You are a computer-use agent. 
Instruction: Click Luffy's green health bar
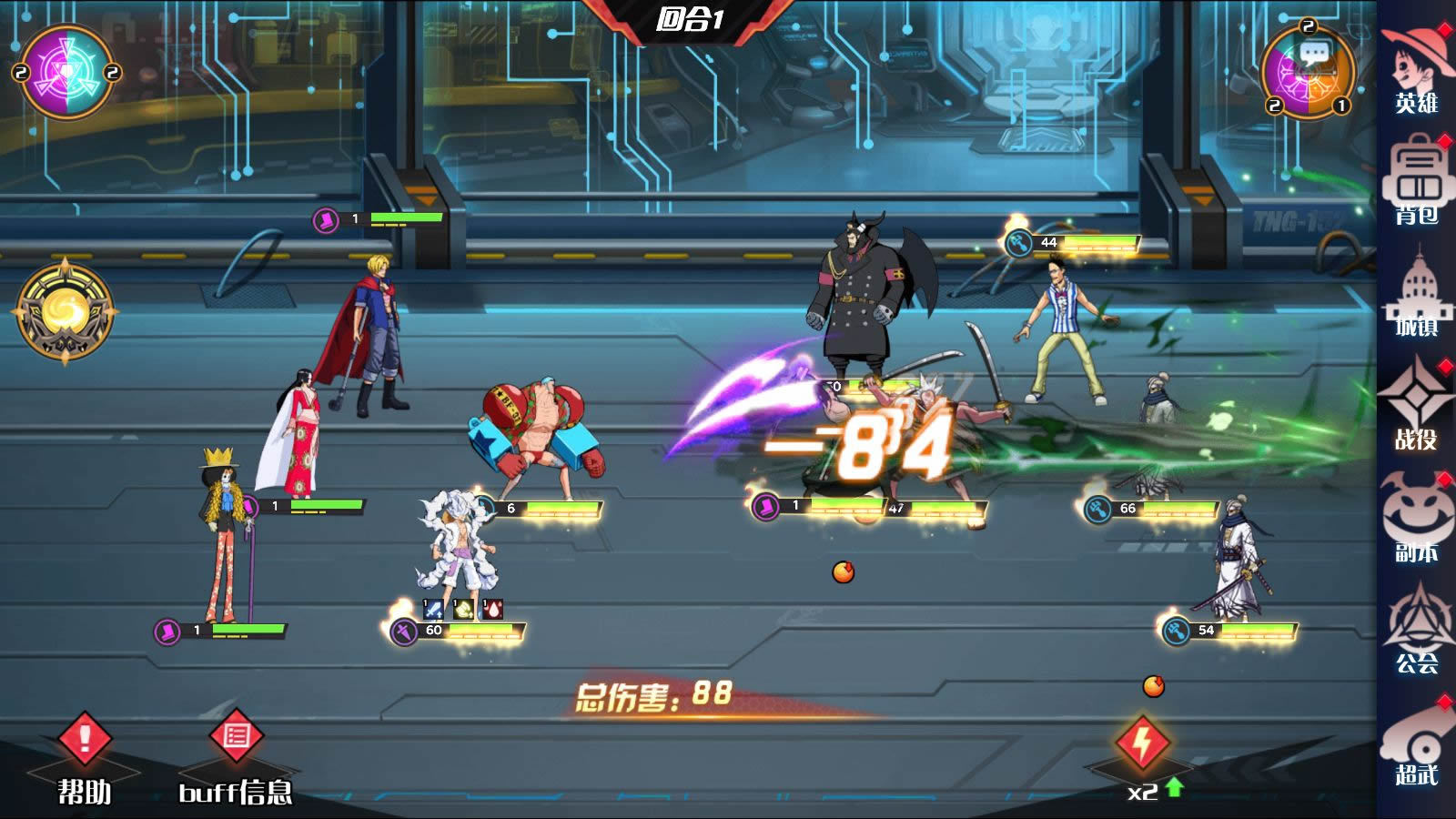480,629
